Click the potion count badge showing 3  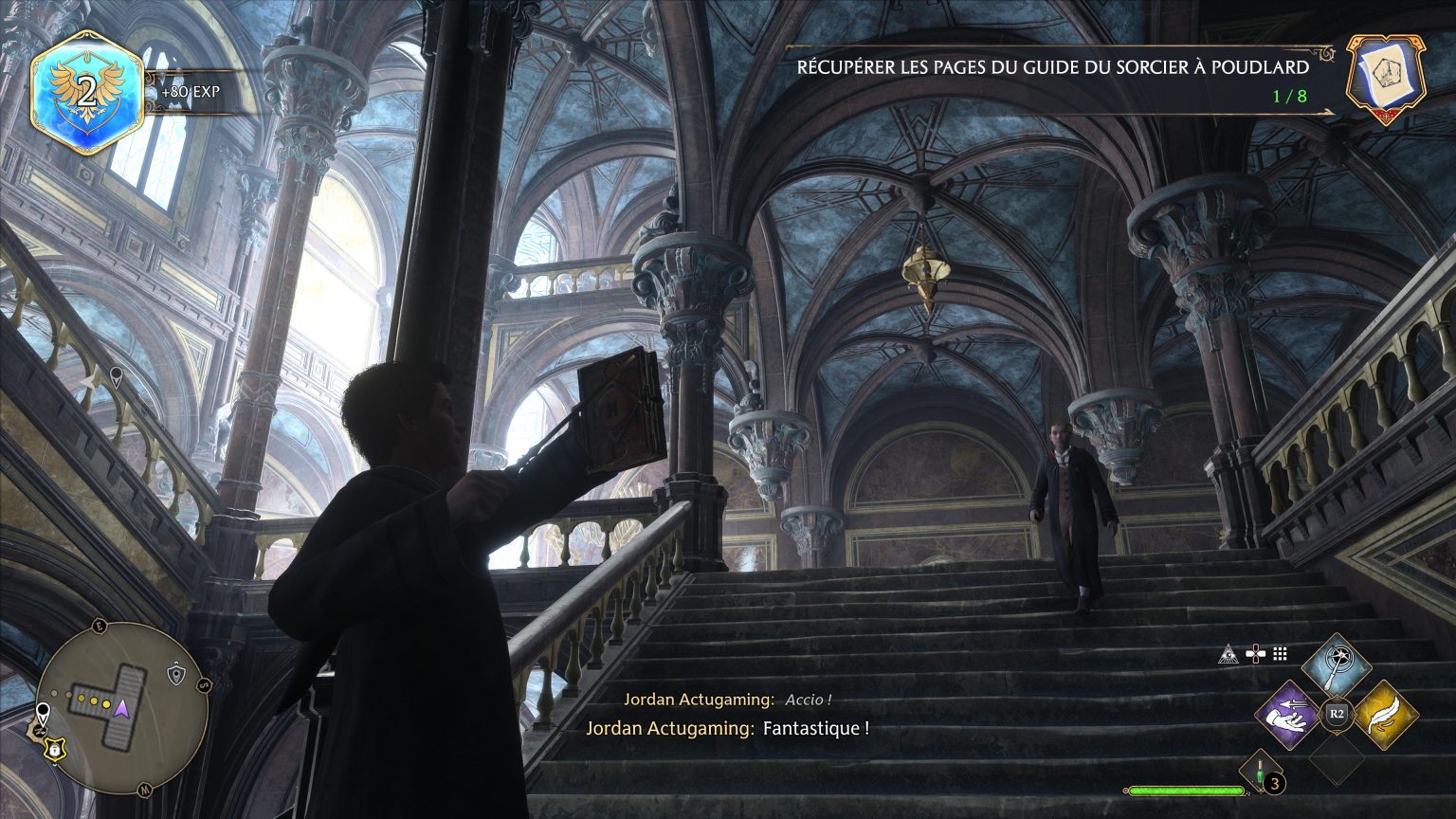pos(1276,782)
